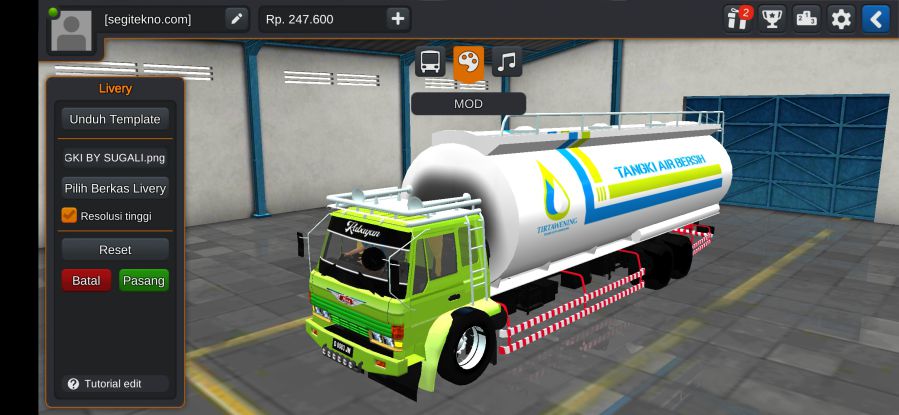The height and width of the screenshot is (415, 899).
Task: Choose Pilih Berkas Livery button
Action: pyautogui.click(x=114, y=188)
